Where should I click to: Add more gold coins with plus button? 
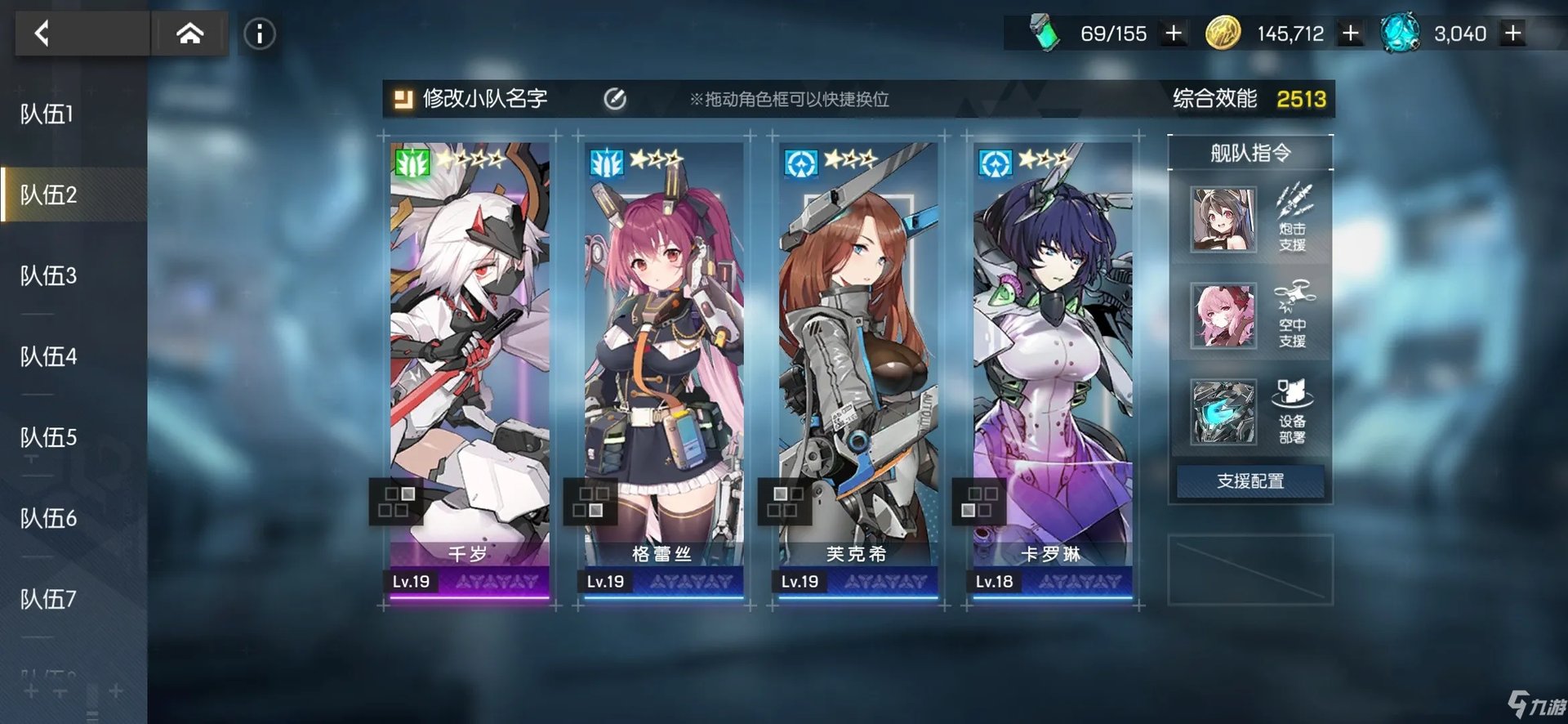pyautogui.click(x=1351, y=34)
